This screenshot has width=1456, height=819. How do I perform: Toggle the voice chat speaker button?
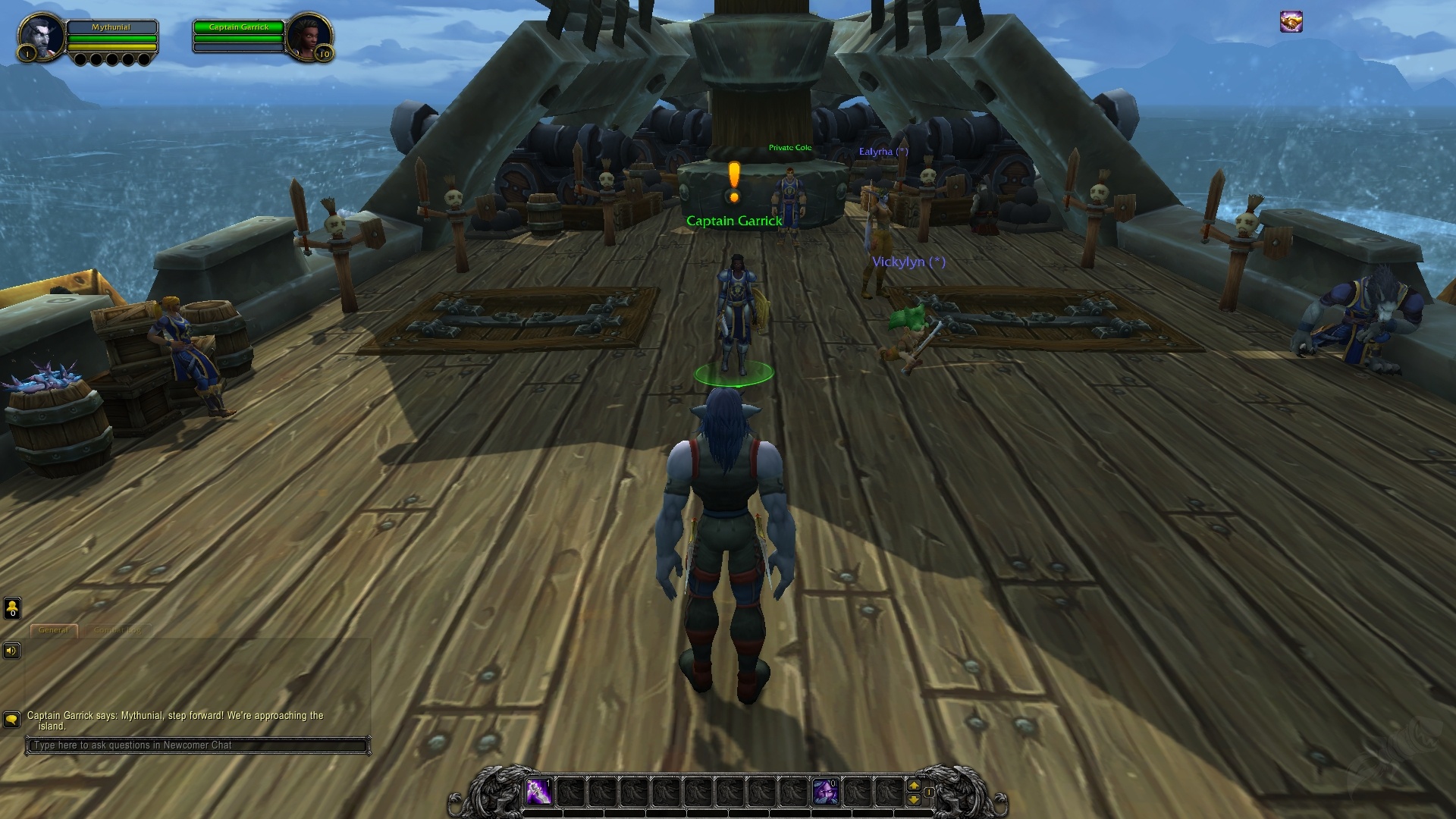point(11,651)
